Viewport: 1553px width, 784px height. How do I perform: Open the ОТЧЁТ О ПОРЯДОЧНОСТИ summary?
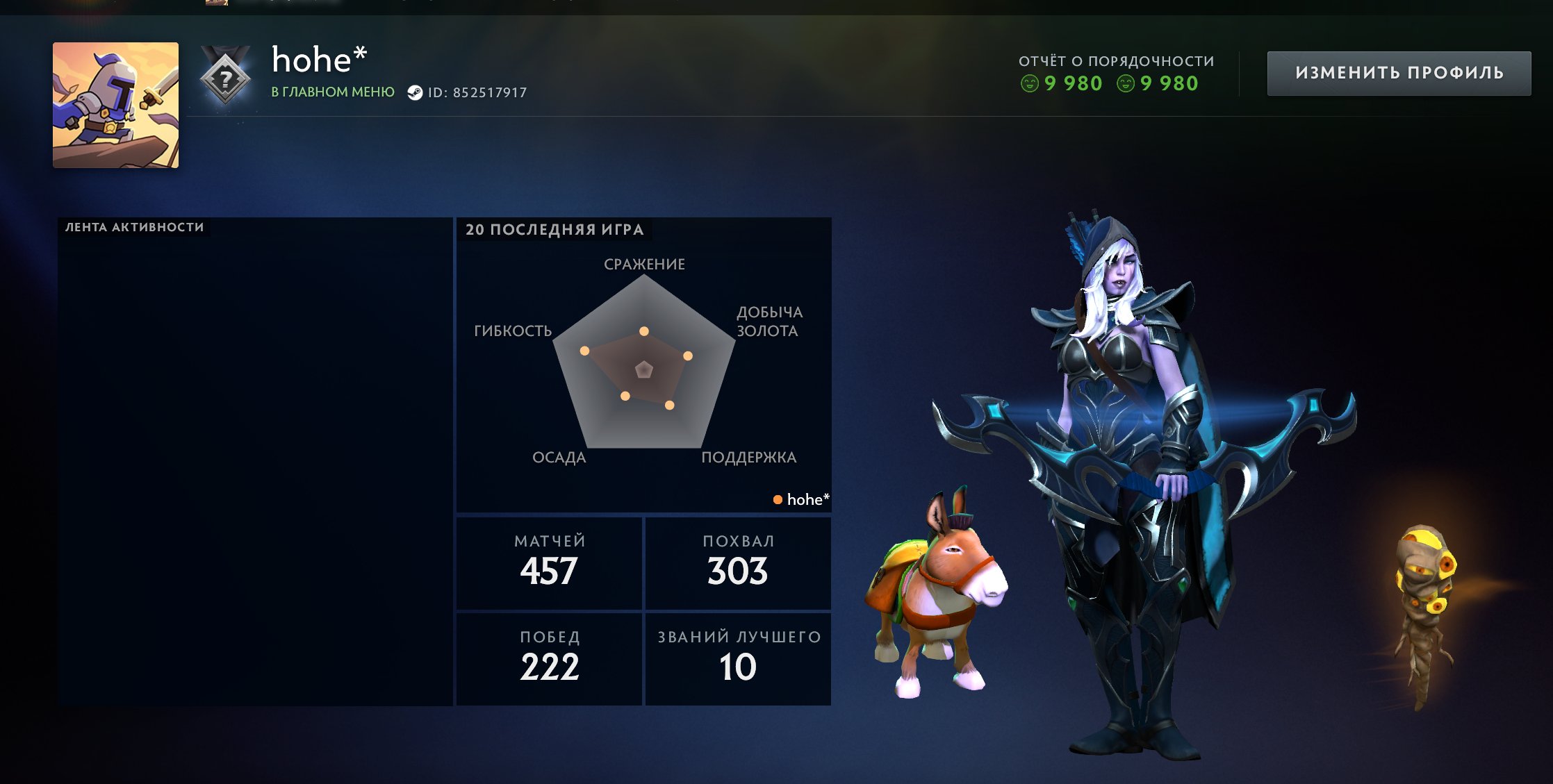(1116, 73)
